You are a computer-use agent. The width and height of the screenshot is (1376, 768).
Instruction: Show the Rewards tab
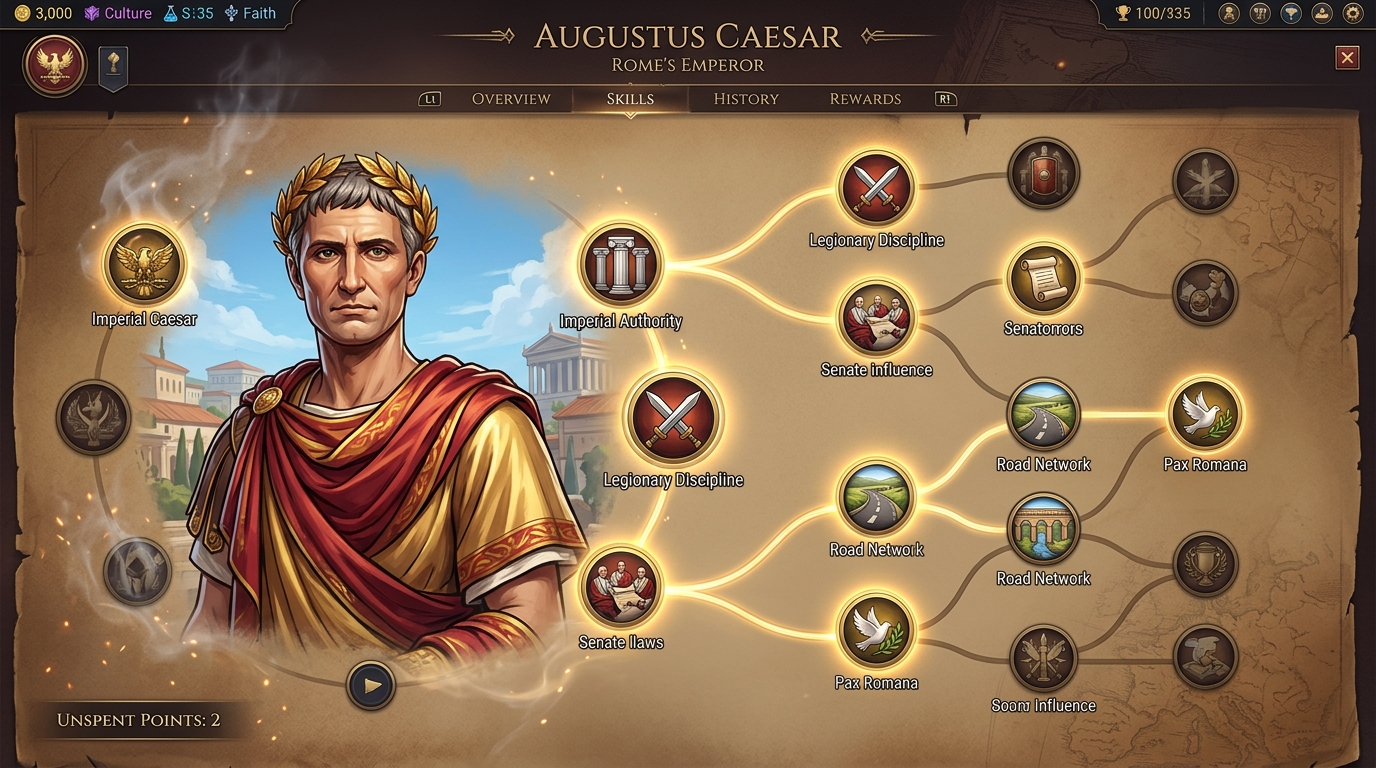click(x=865, y=99)
